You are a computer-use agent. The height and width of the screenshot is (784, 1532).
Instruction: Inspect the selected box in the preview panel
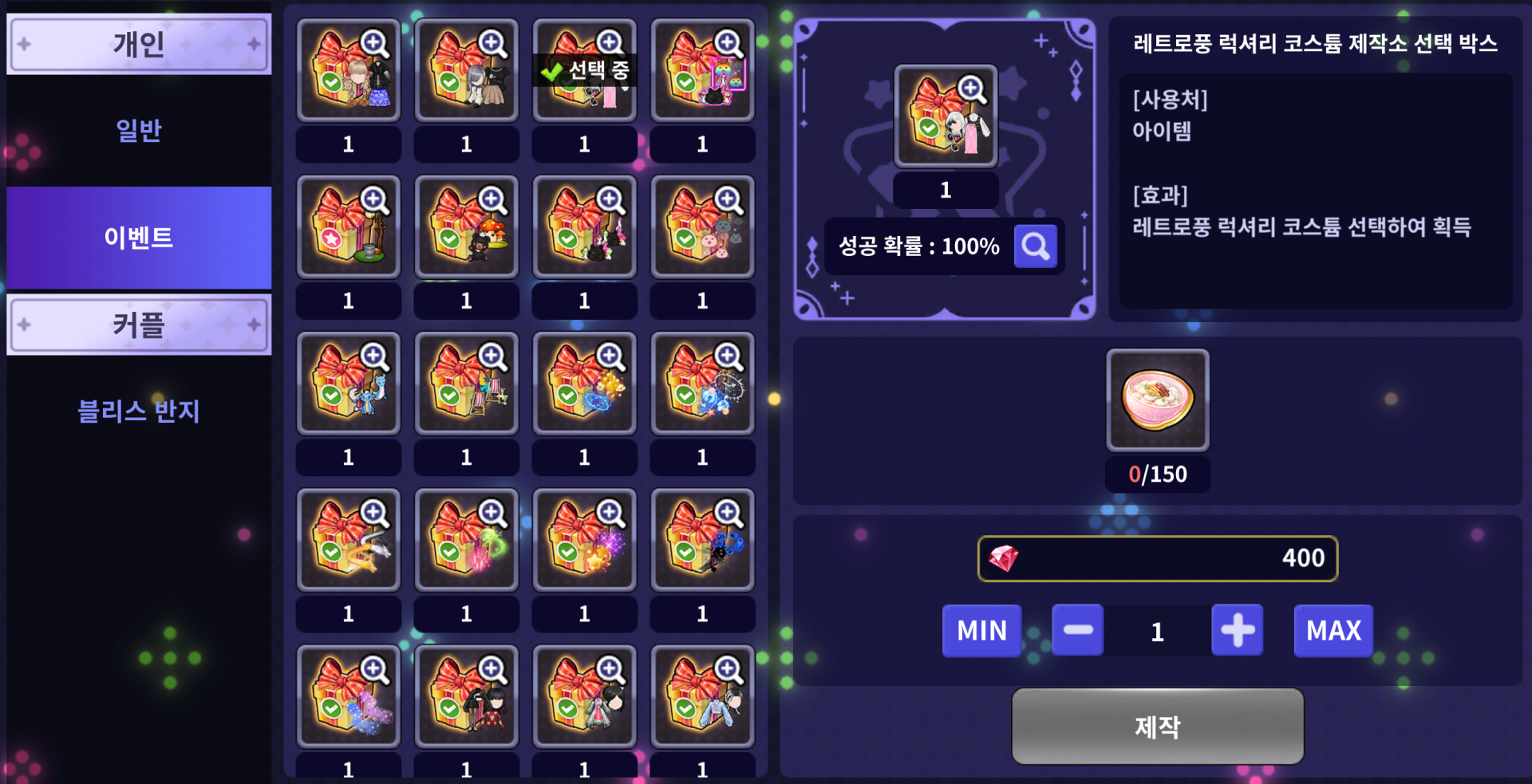[x=946, y=116]
